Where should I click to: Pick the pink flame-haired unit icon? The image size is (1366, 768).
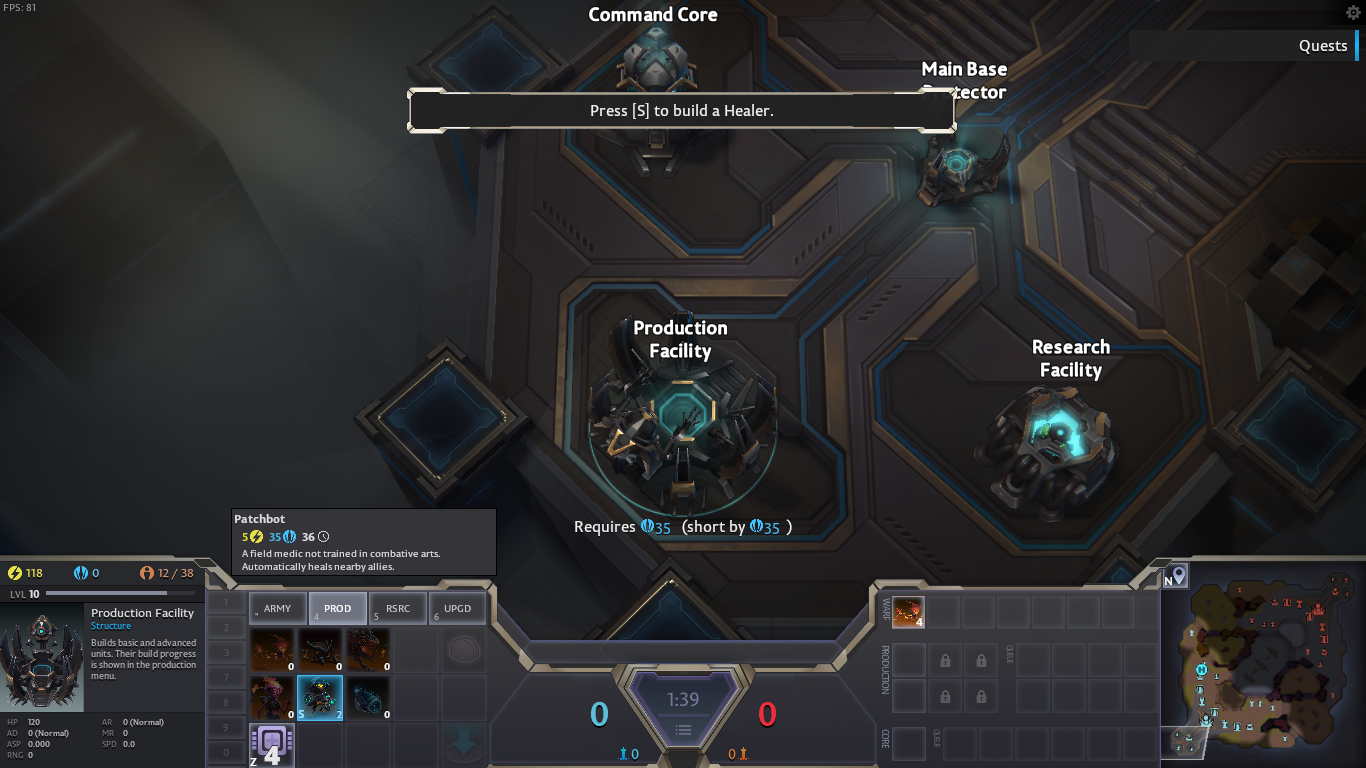pos(272,697)
